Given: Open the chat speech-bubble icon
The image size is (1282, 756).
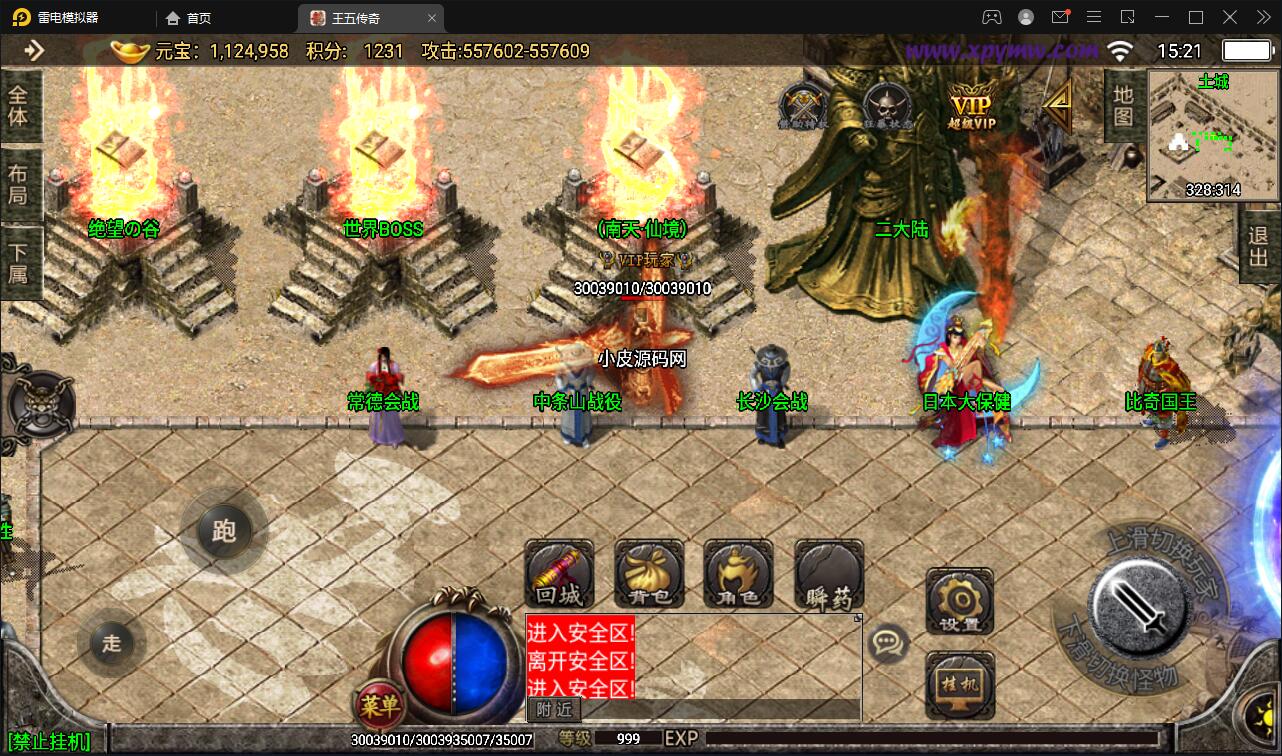Looking at the screenshot, I should click(x=888, y=643).
